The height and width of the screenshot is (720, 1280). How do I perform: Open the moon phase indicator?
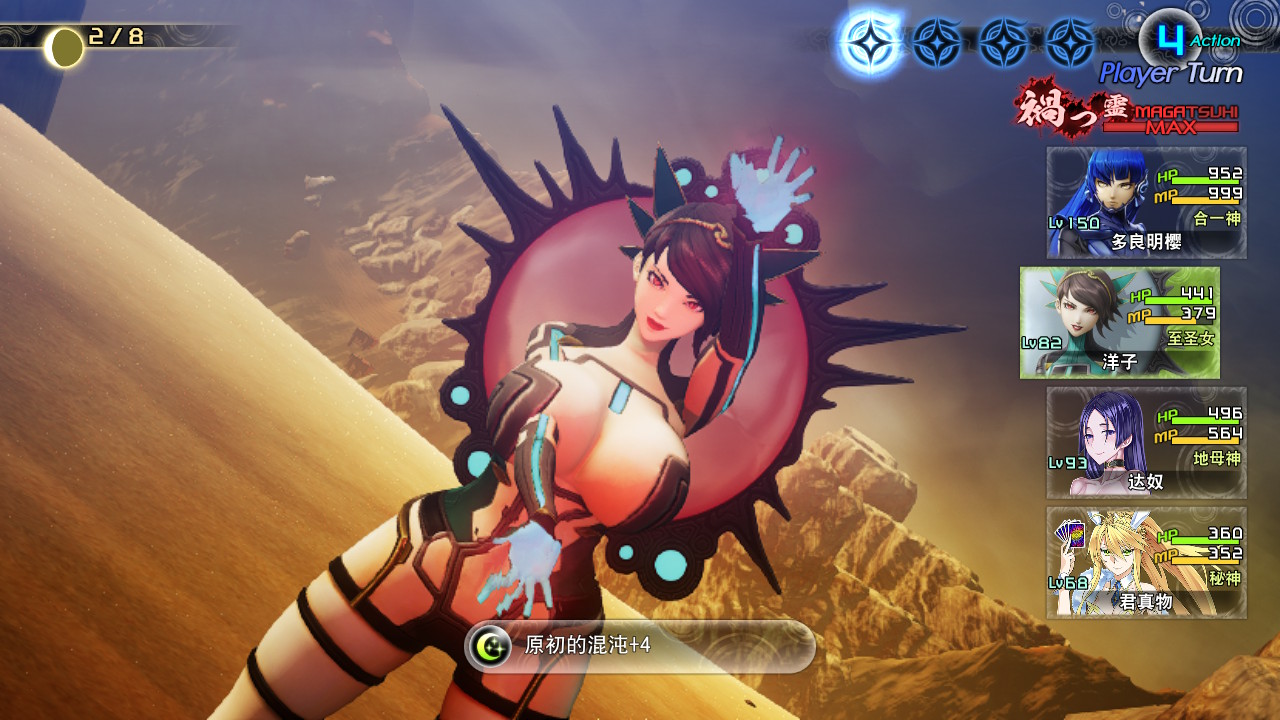click(66, 47)
